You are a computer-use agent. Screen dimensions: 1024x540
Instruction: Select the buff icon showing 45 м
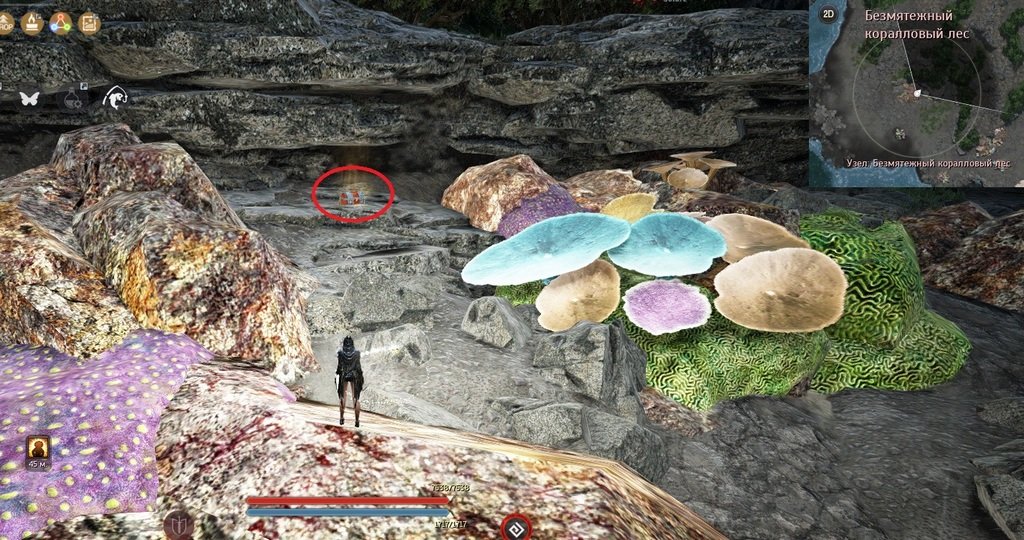[x=37, y=449]
